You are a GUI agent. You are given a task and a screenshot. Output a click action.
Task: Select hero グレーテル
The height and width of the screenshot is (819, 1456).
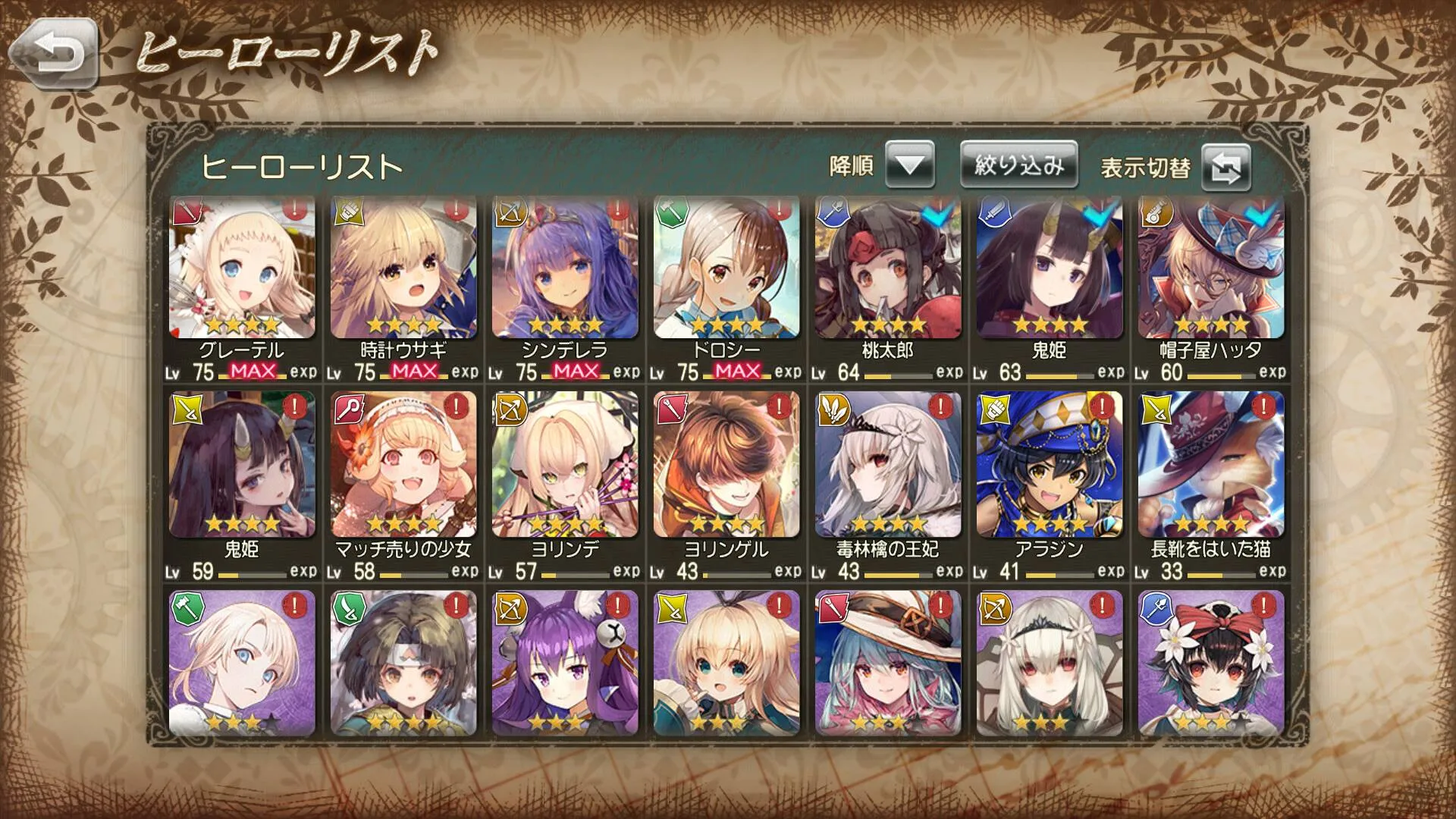(x=242, y=268)
